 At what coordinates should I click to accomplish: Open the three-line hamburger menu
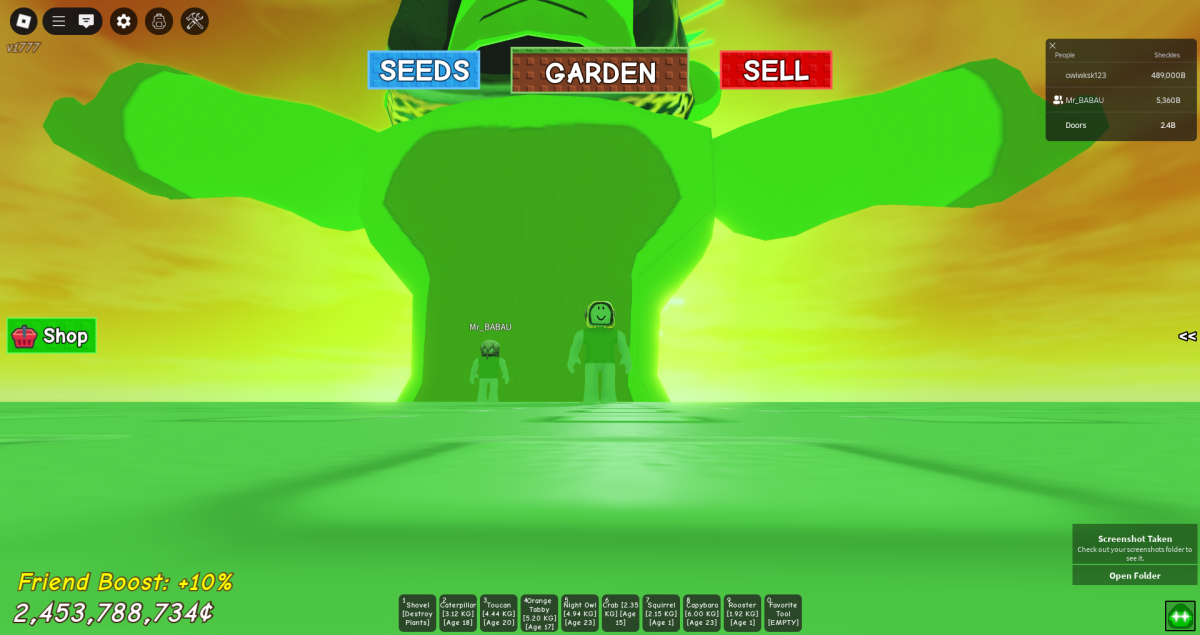[x=59, y=21]
